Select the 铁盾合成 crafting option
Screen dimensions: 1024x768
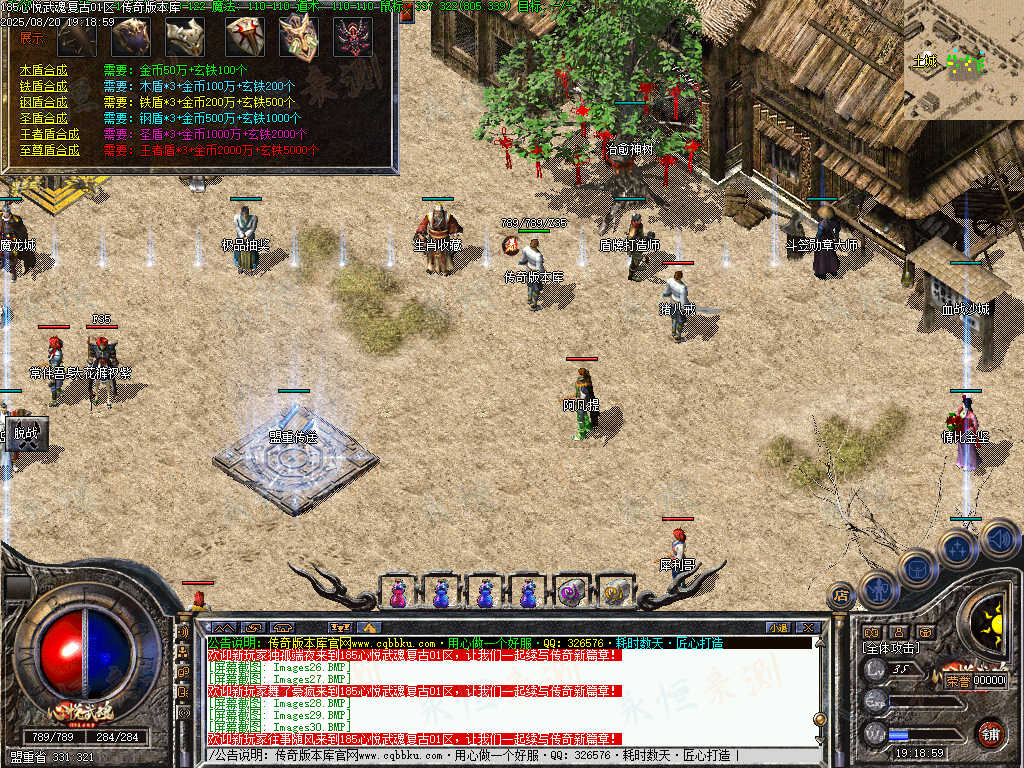(43, 87)
